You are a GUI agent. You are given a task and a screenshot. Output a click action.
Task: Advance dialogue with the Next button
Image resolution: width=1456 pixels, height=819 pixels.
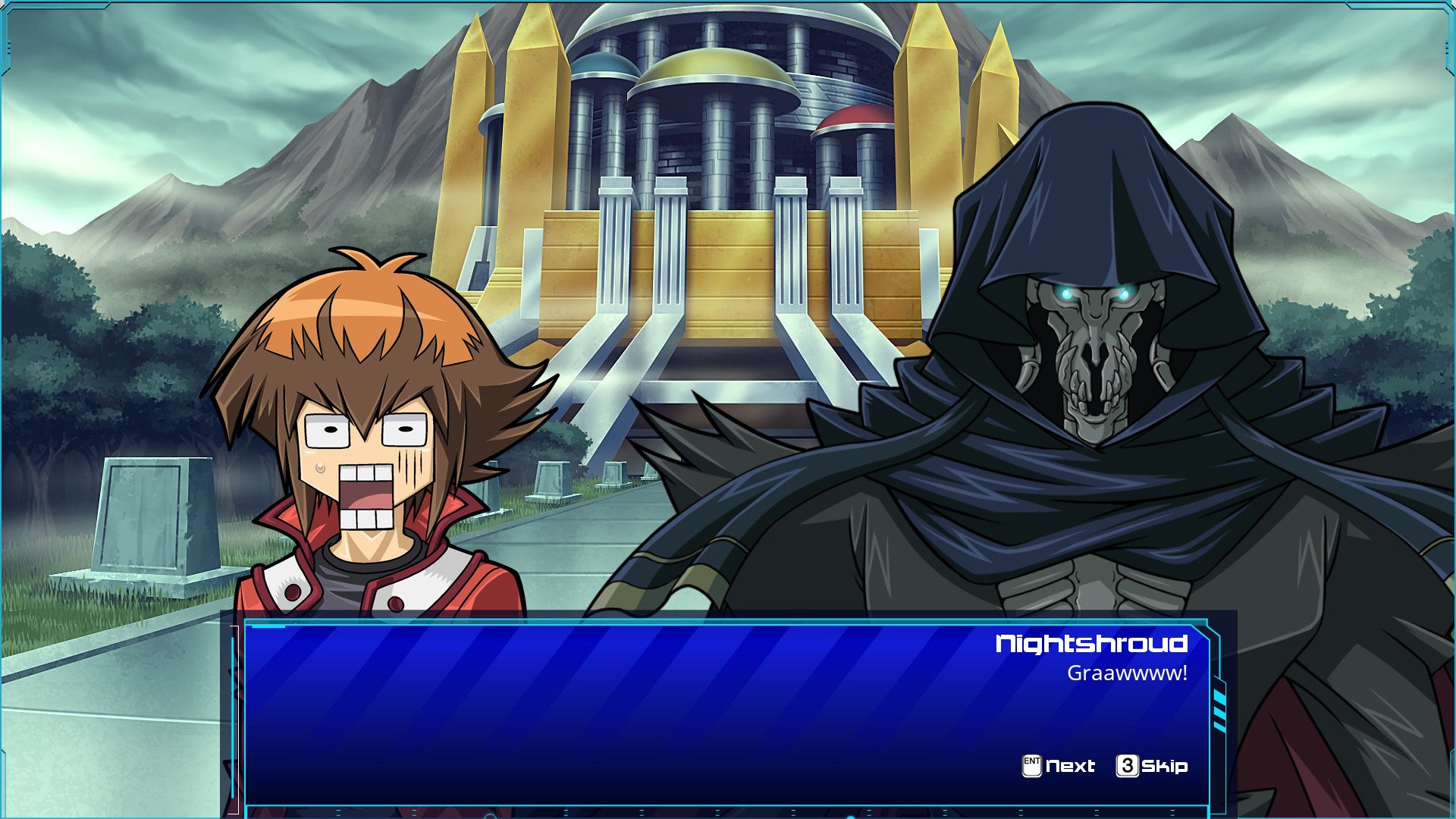(1059, 766)
